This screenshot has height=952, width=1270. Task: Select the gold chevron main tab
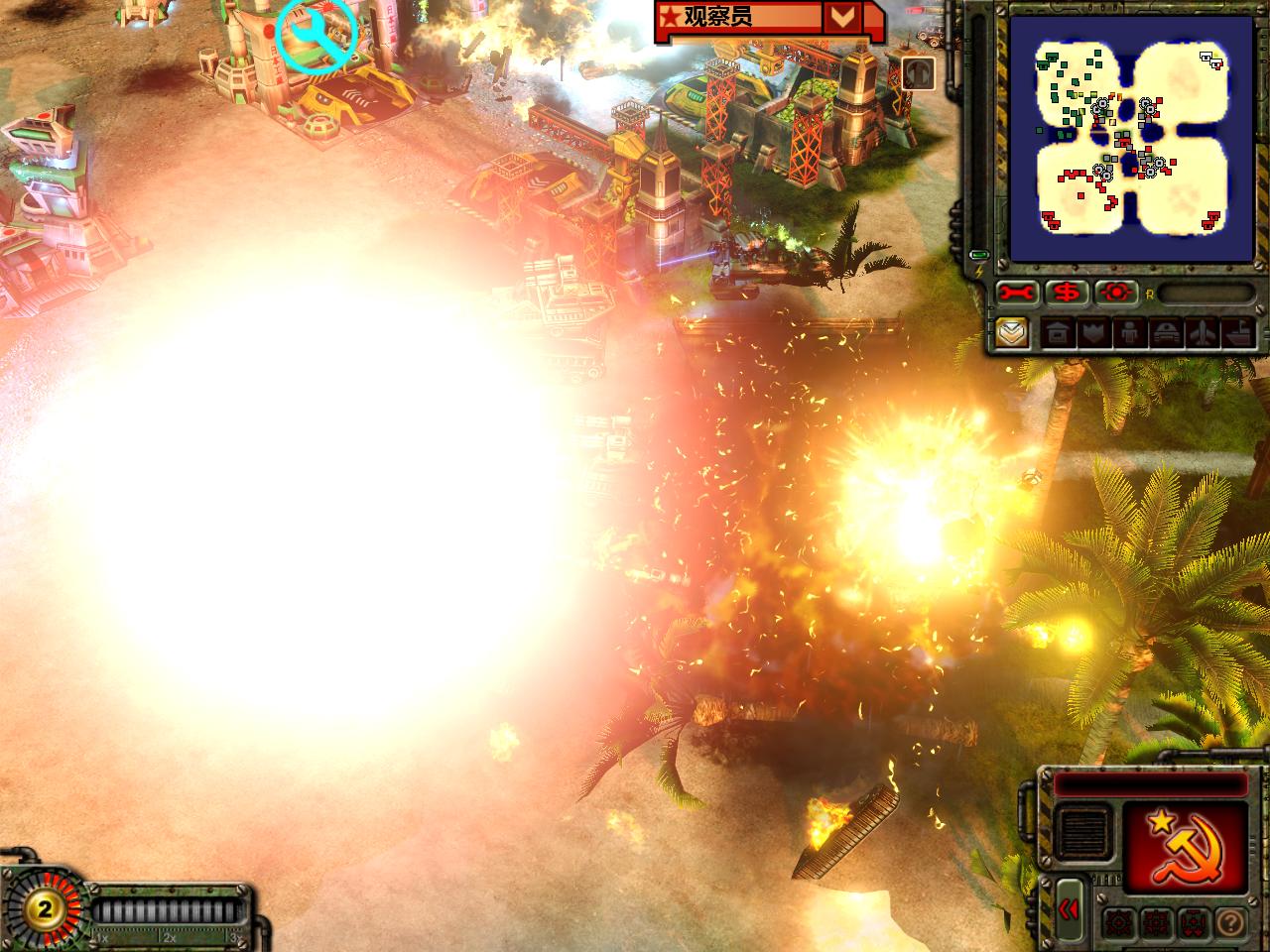point(1012,332)
